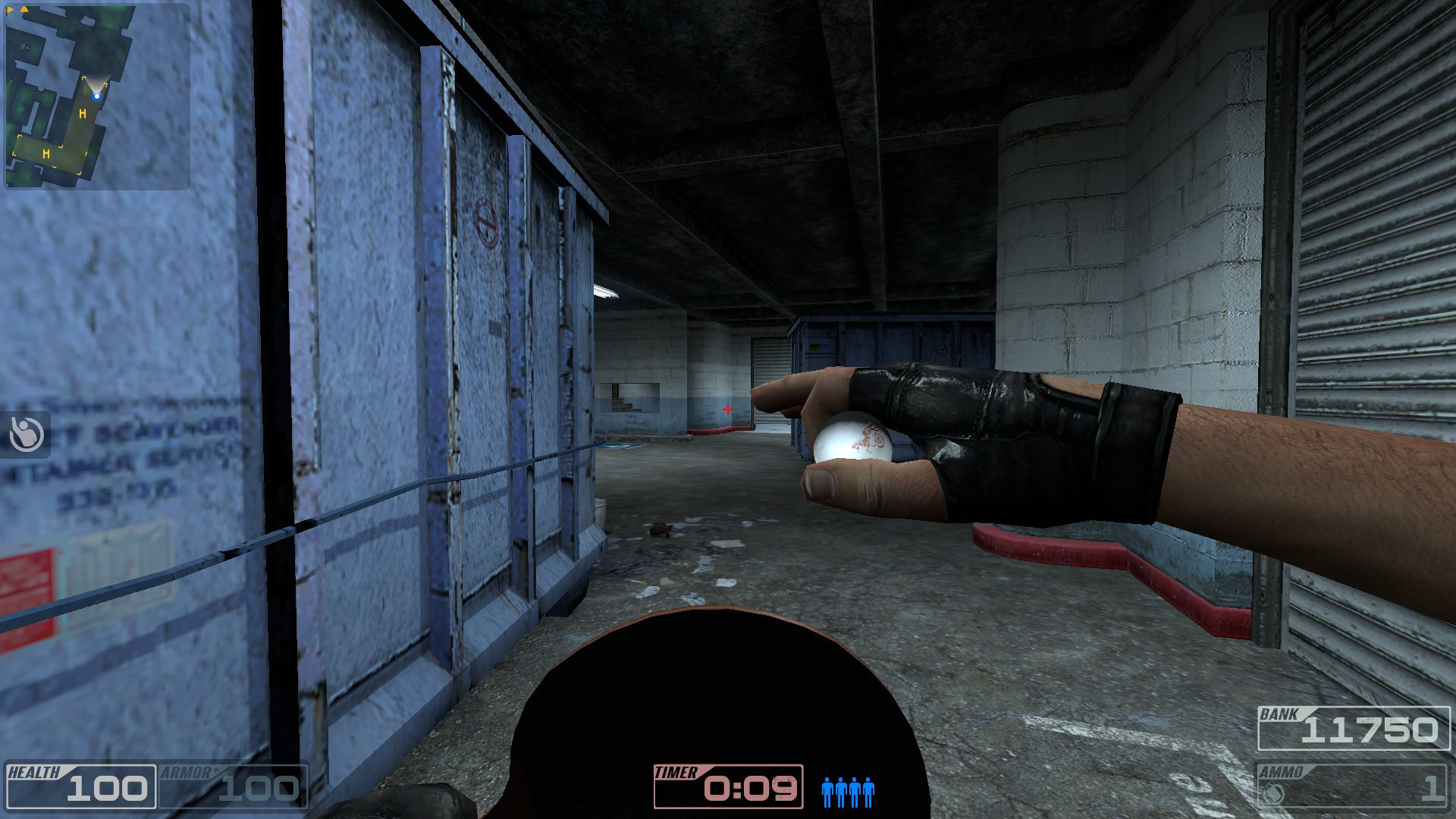Image resolution: width=1456 pixels, height=819 pixels.
Task: Click the upper H hideout marker on the minimap
Action: 83,114
